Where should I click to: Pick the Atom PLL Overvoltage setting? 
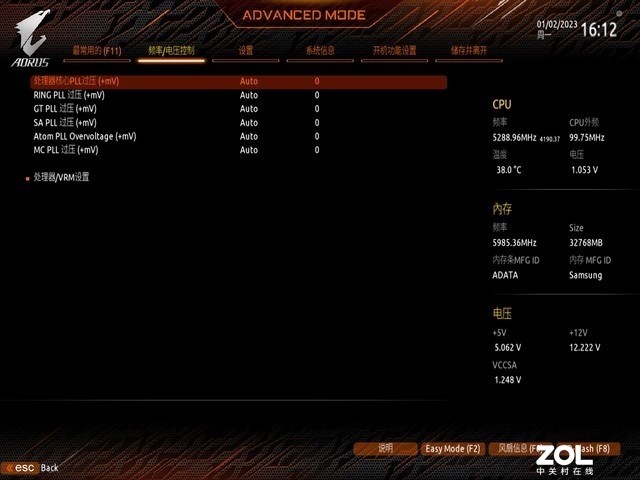click(84, 136)
